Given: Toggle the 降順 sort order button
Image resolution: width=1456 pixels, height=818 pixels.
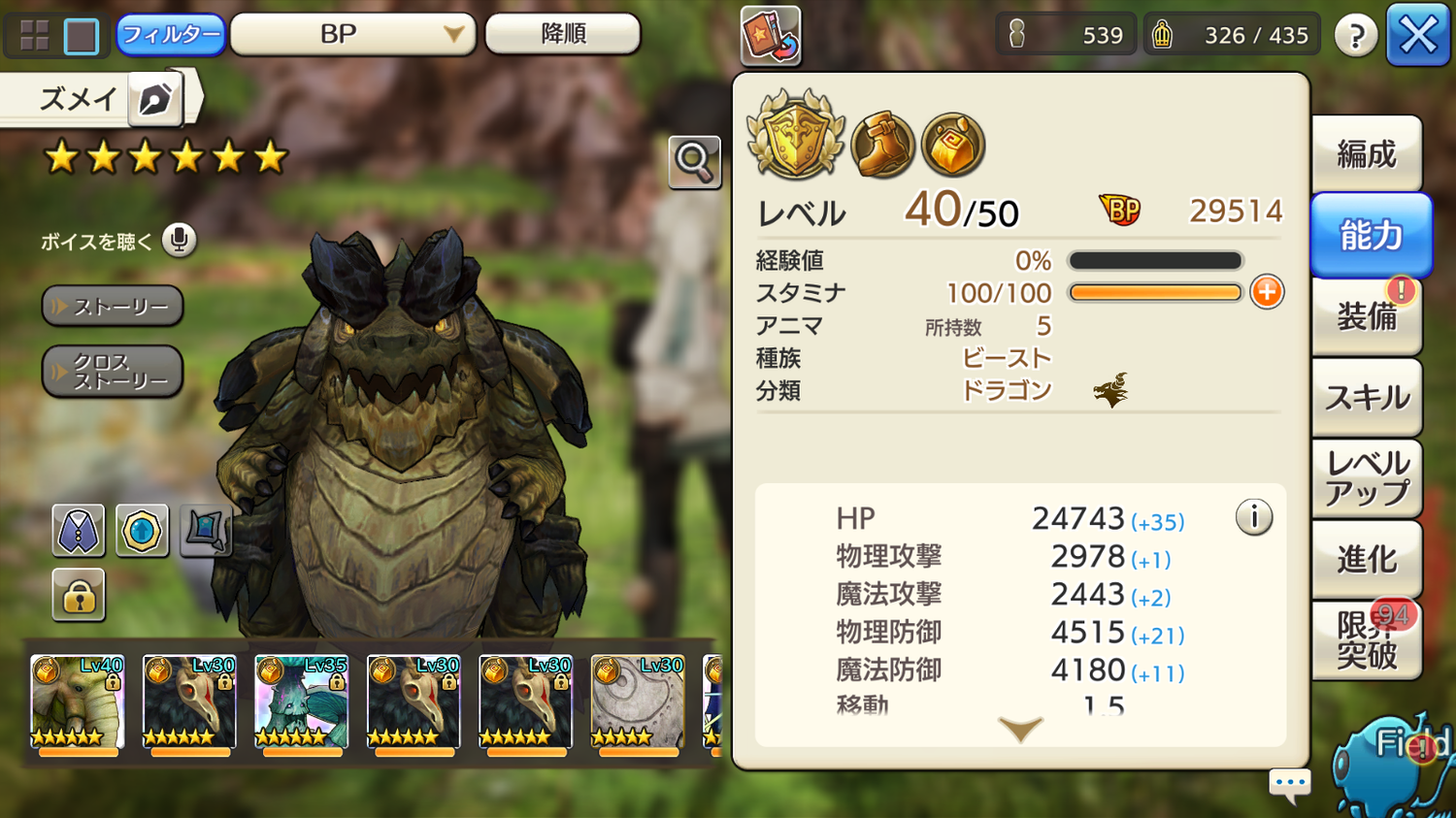Looking at the screenshot, I should point(563,35).
